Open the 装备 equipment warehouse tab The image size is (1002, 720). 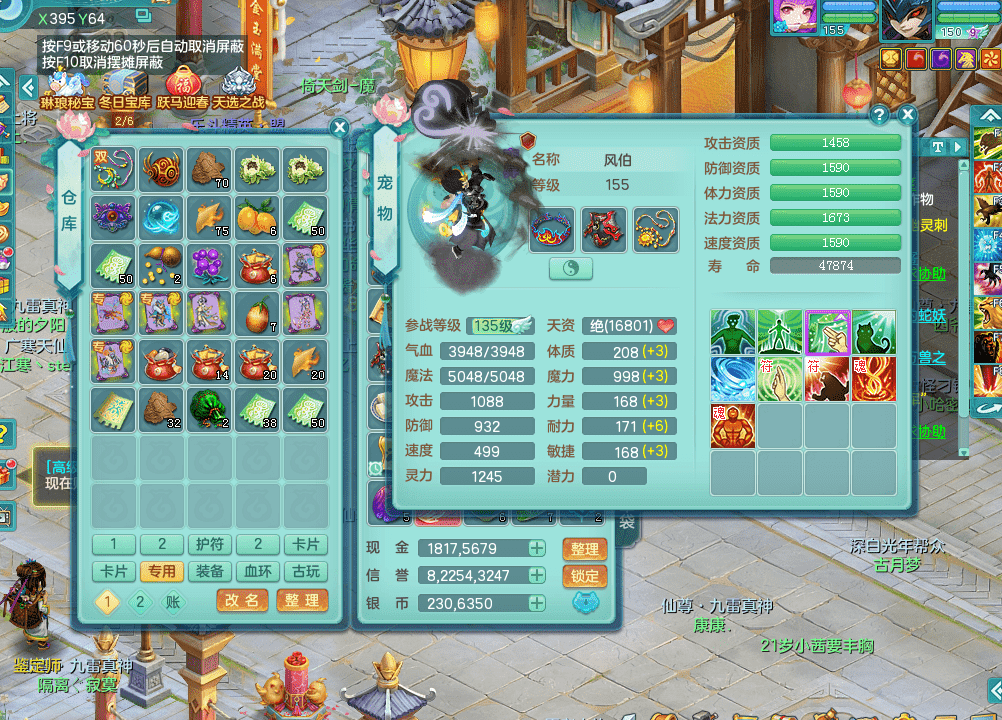coord(209,571)
